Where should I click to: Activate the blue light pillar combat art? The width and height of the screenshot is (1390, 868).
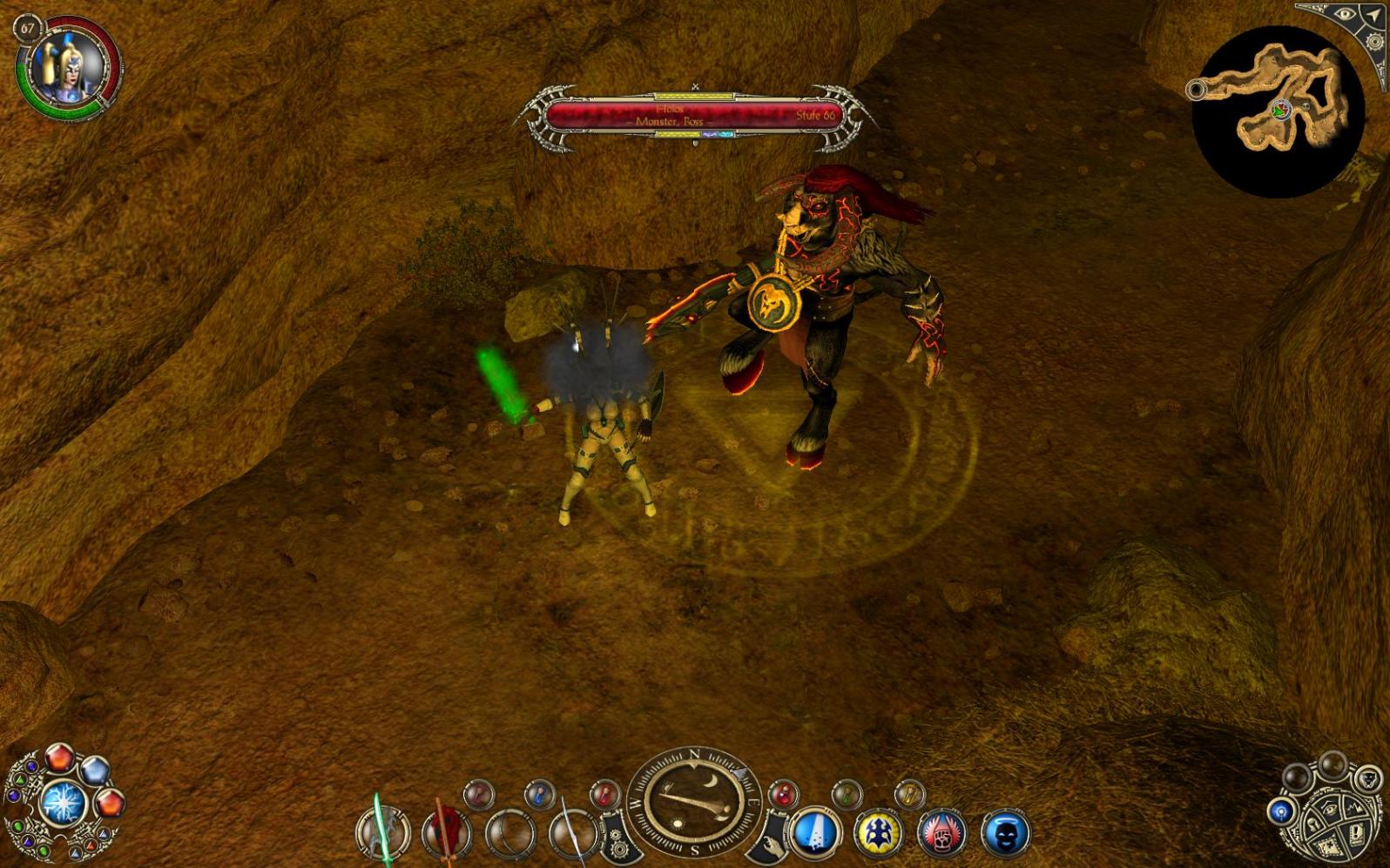tap(814, 831)
